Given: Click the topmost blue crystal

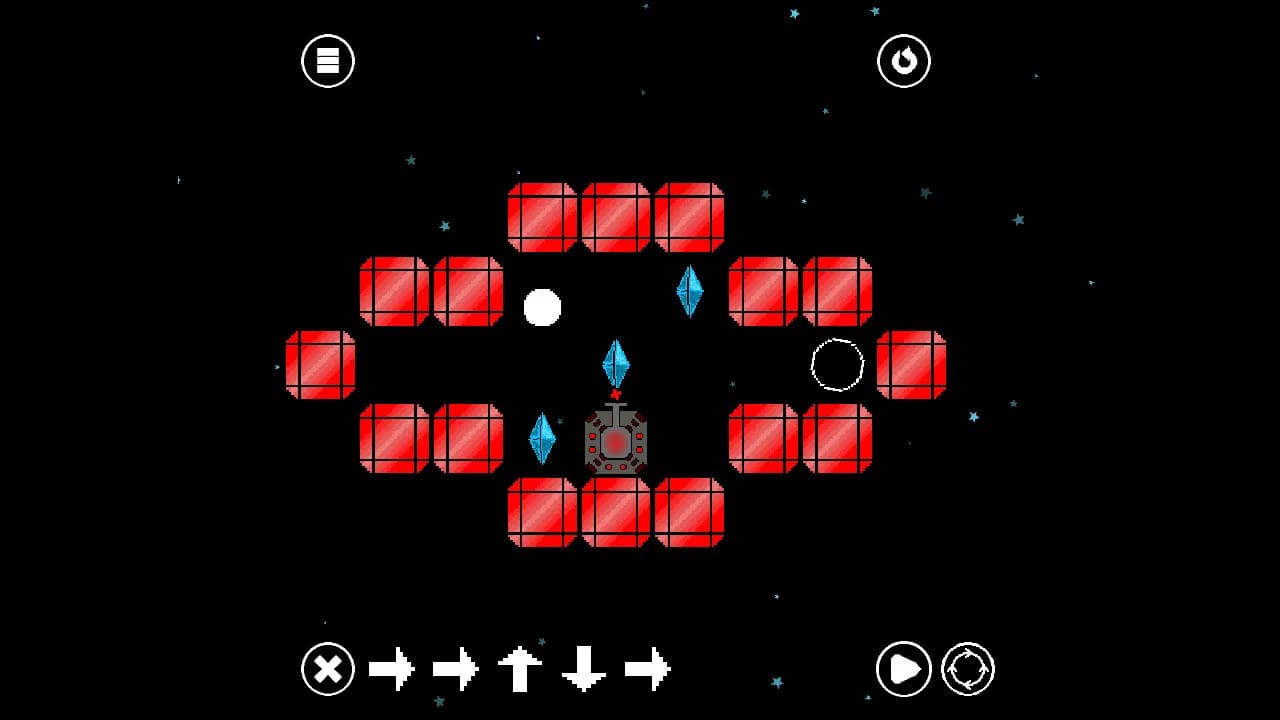Looking at the screenshot, I should click(x=690, y=293).
